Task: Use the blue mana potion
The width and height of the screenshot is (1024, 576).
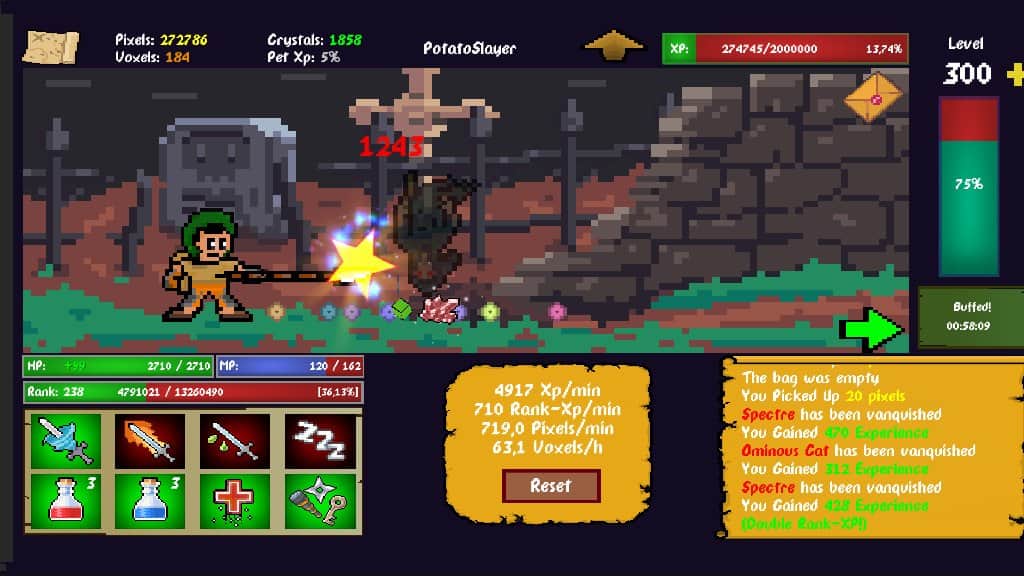Action: (x=149, y=498)
